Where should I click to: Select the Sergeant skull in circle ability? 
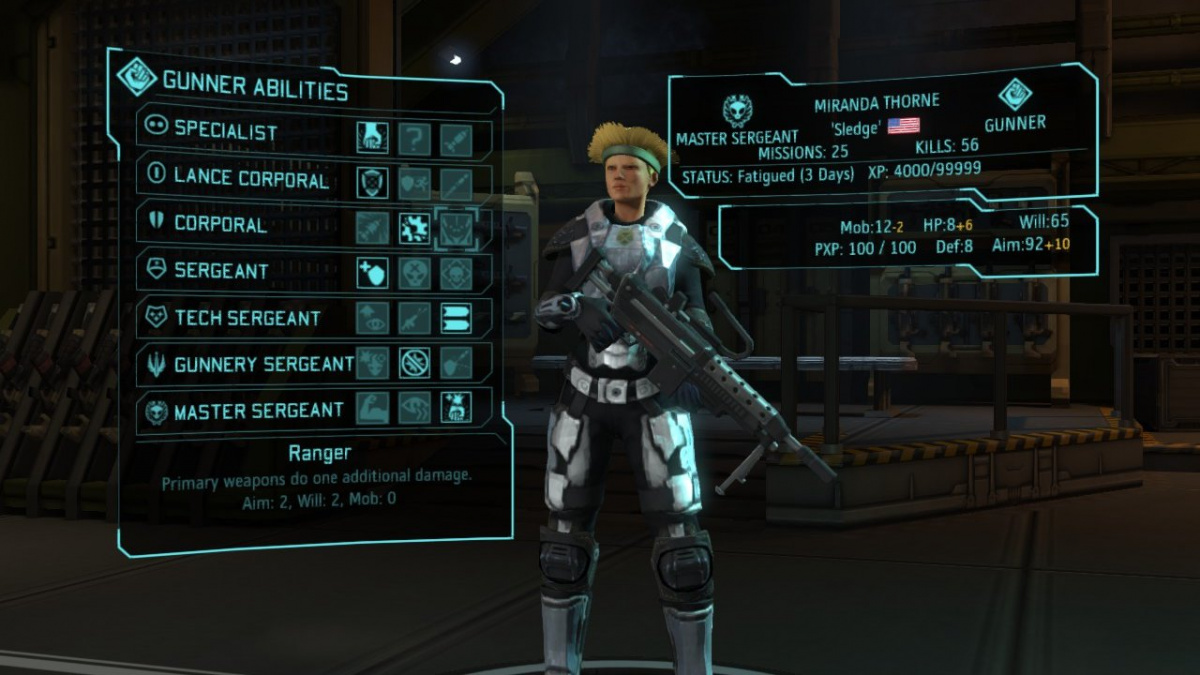point(415,272)
